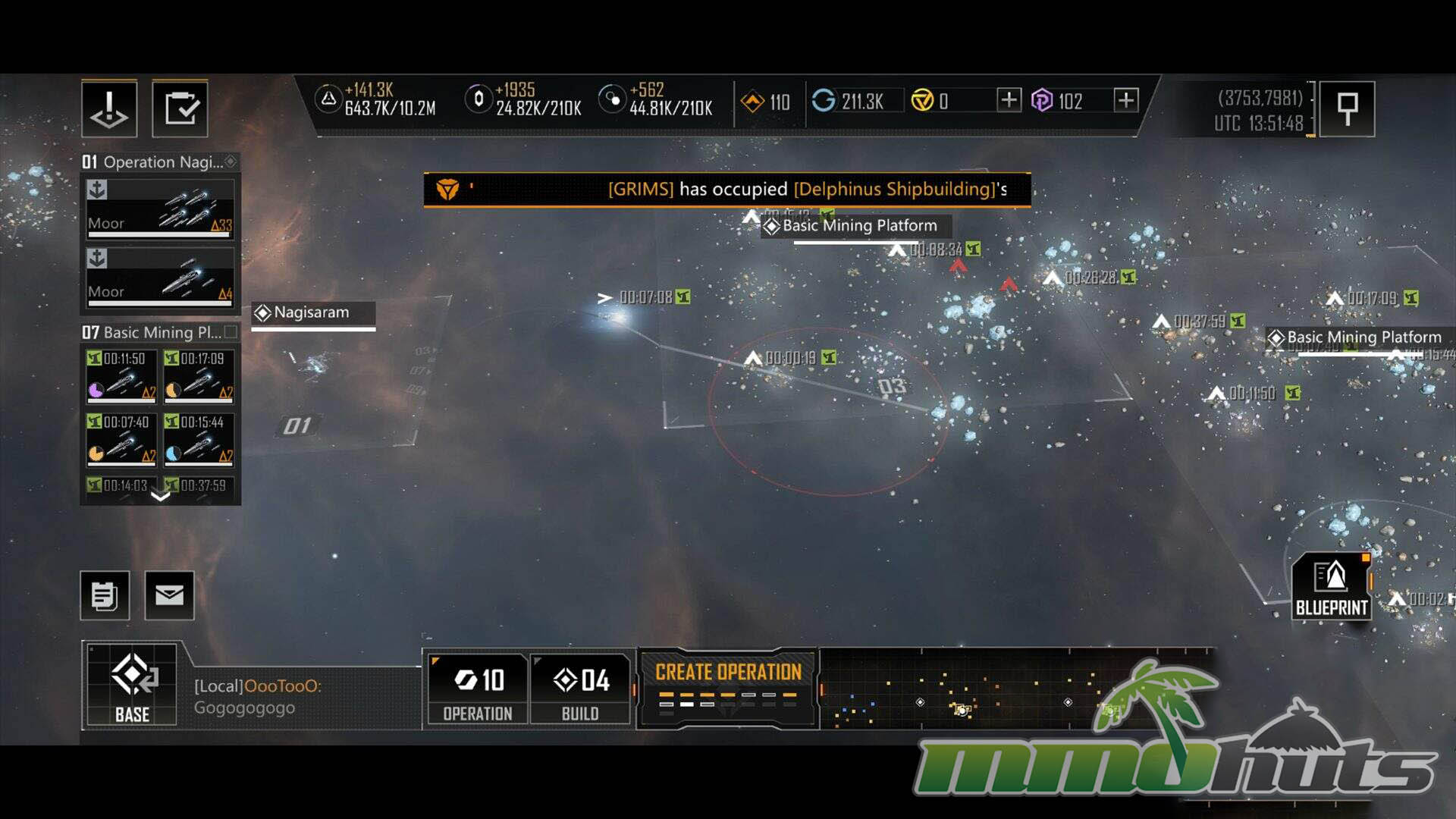Open the document notes icon
The height and width of the screenshot is (819, 1456).
[x=105, y=595]
